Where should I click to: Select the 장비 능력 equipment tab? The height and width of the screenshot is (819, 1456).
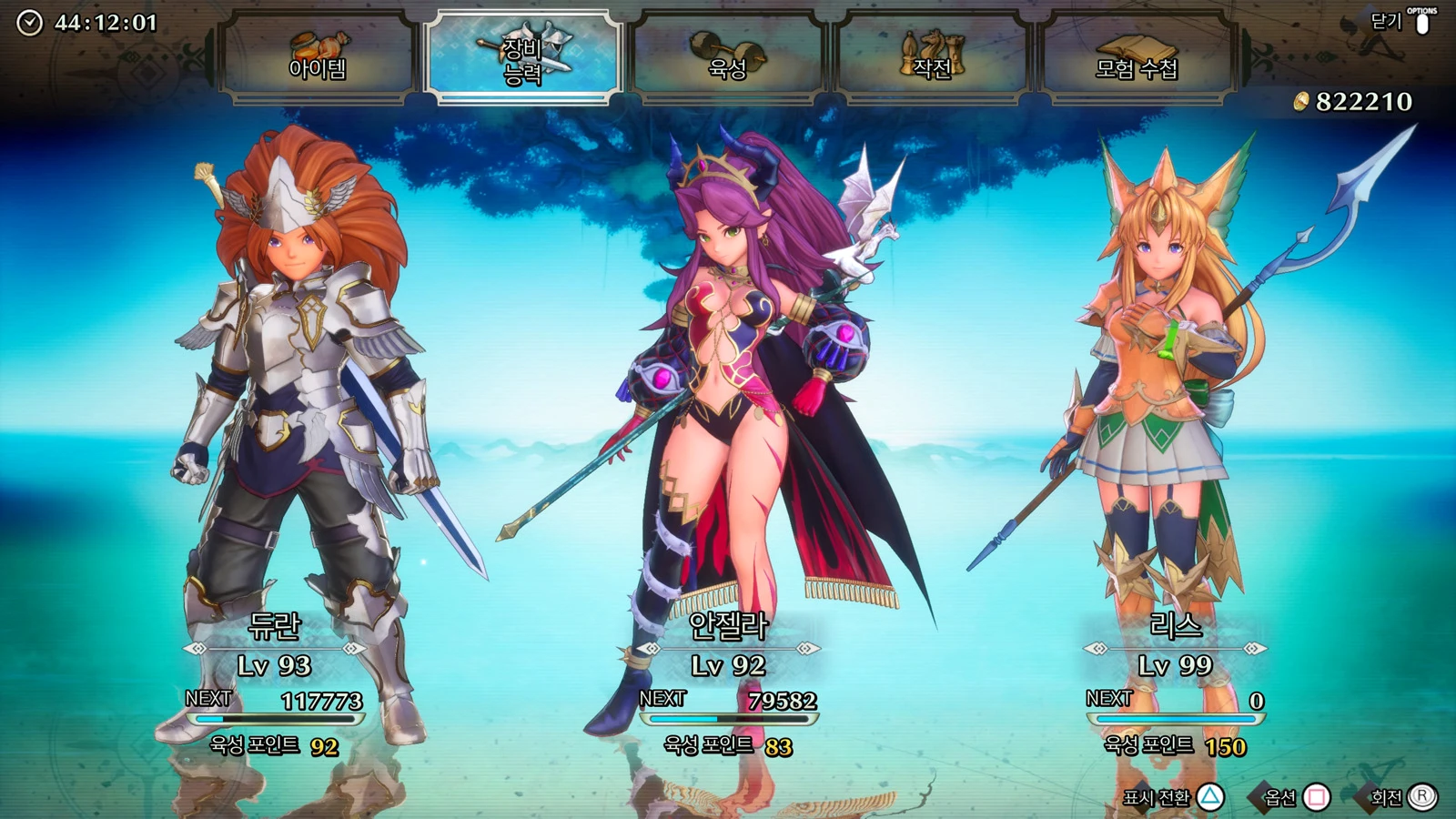[523, 56]
